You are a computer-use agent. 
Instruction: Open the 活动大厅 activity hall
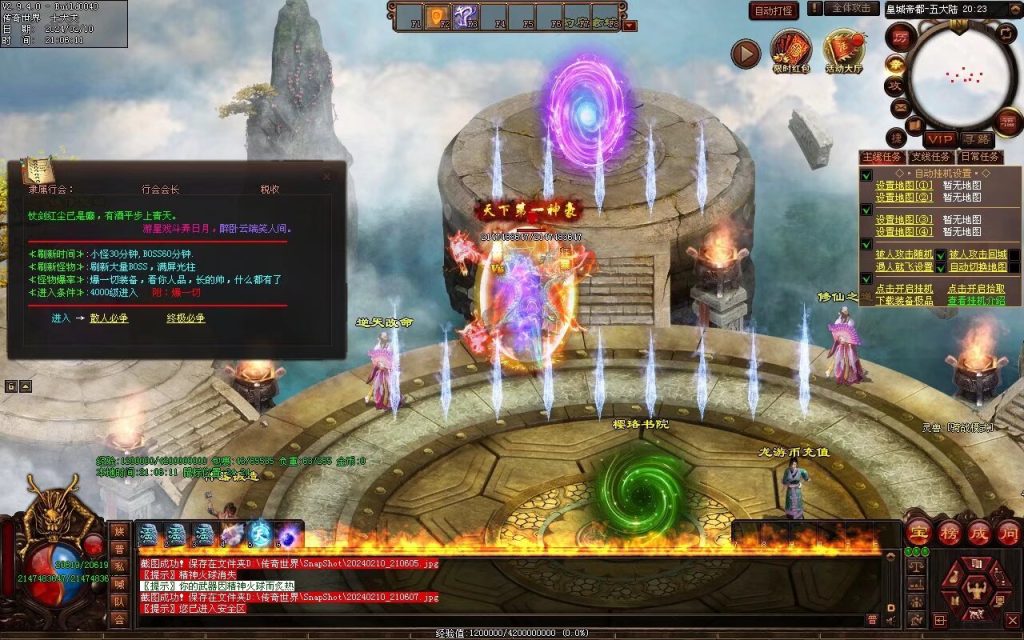[x=844, y=51]
